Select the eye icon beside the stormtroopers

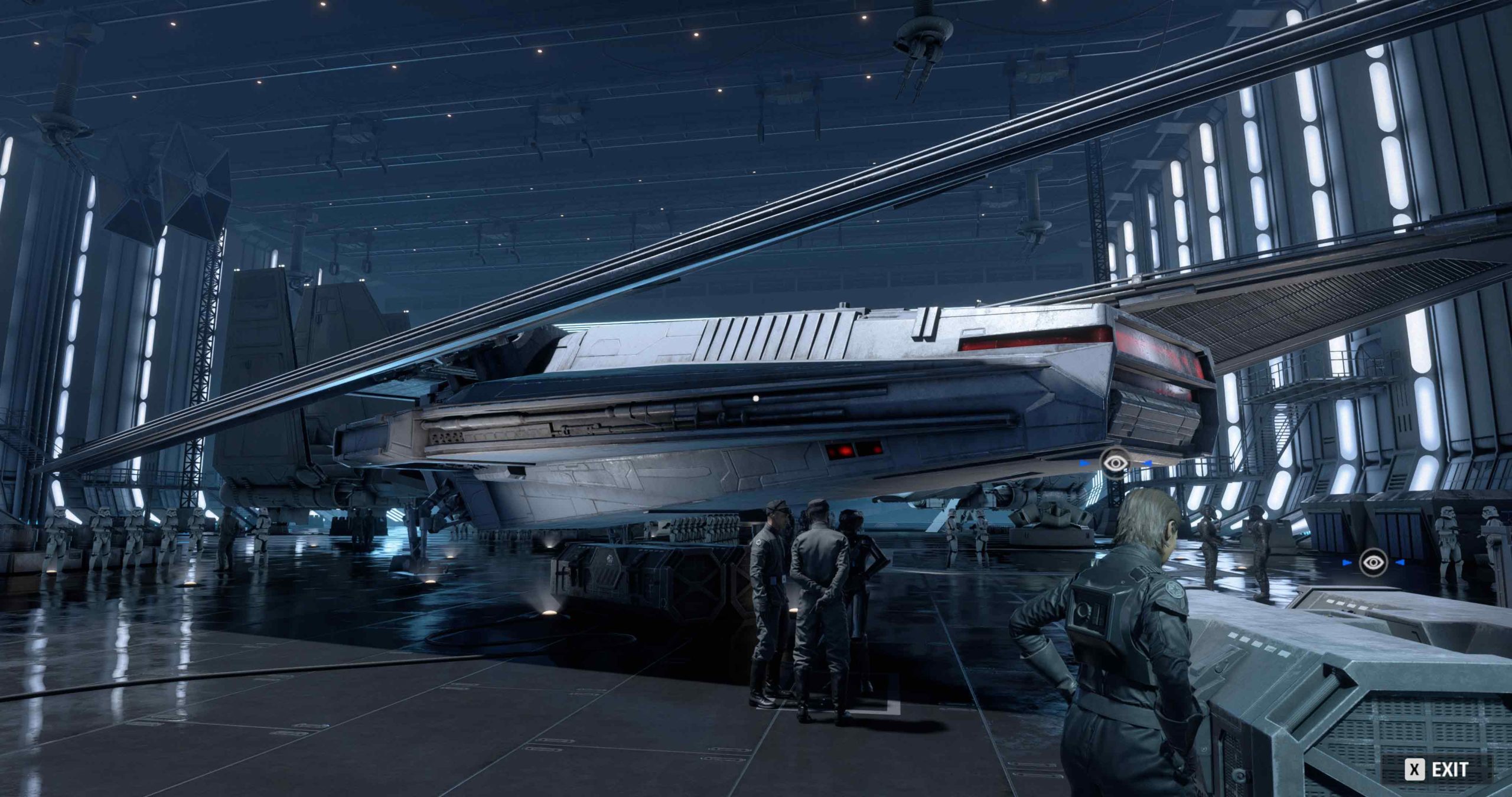(x=1373, y=563)
